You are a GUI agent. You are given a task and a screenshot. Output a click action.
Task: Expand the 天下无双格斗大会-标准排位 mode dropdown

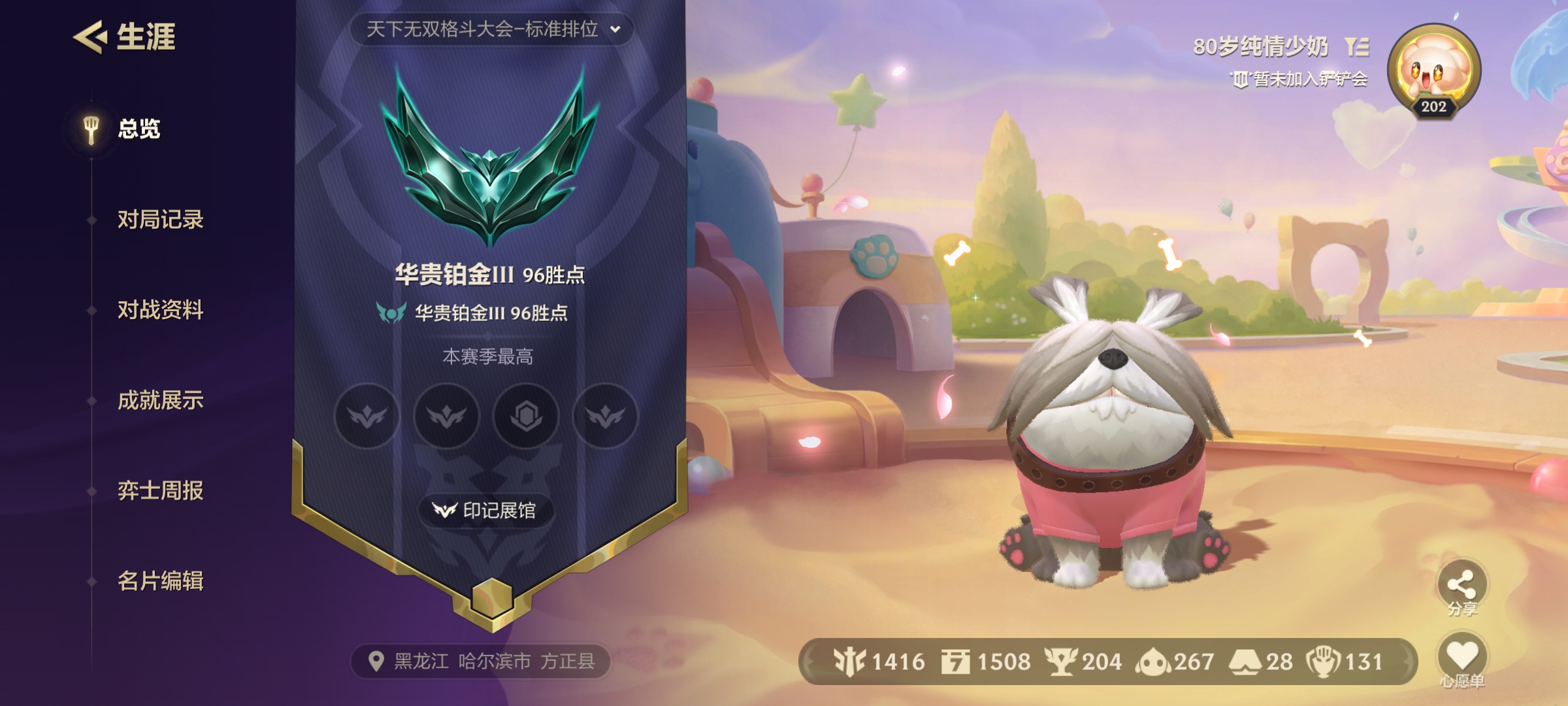(x=491, y=29)
